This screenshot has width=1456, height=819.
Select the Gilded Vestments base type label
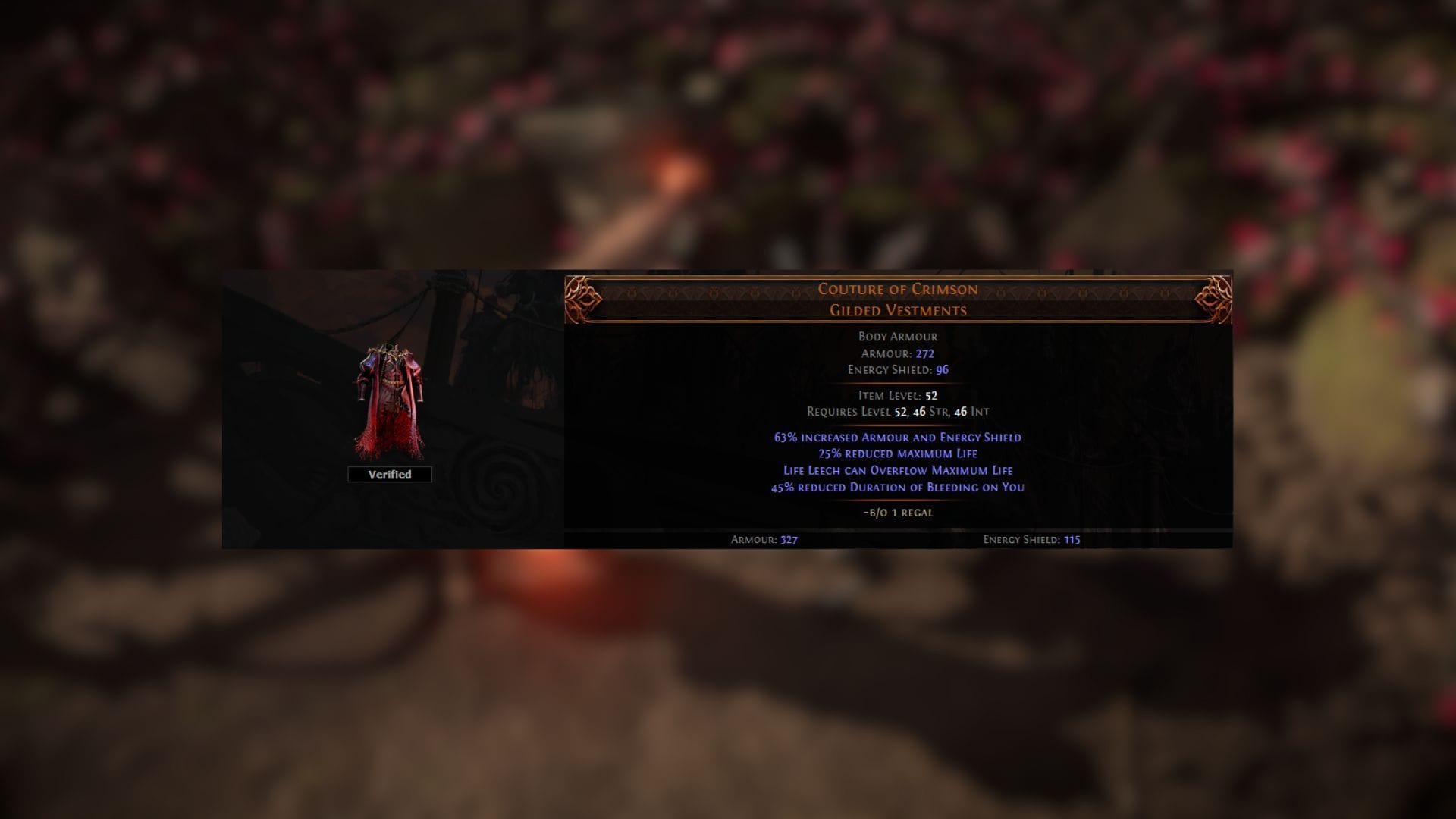point(898,309)
